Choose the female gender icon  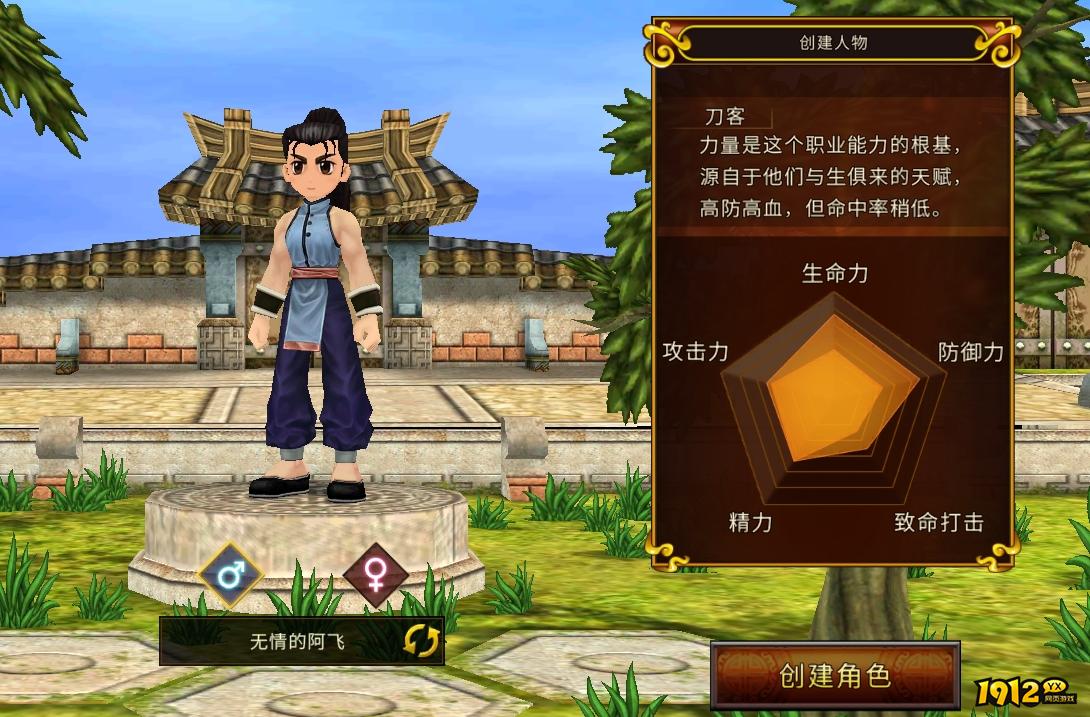[x=376, y=575]
